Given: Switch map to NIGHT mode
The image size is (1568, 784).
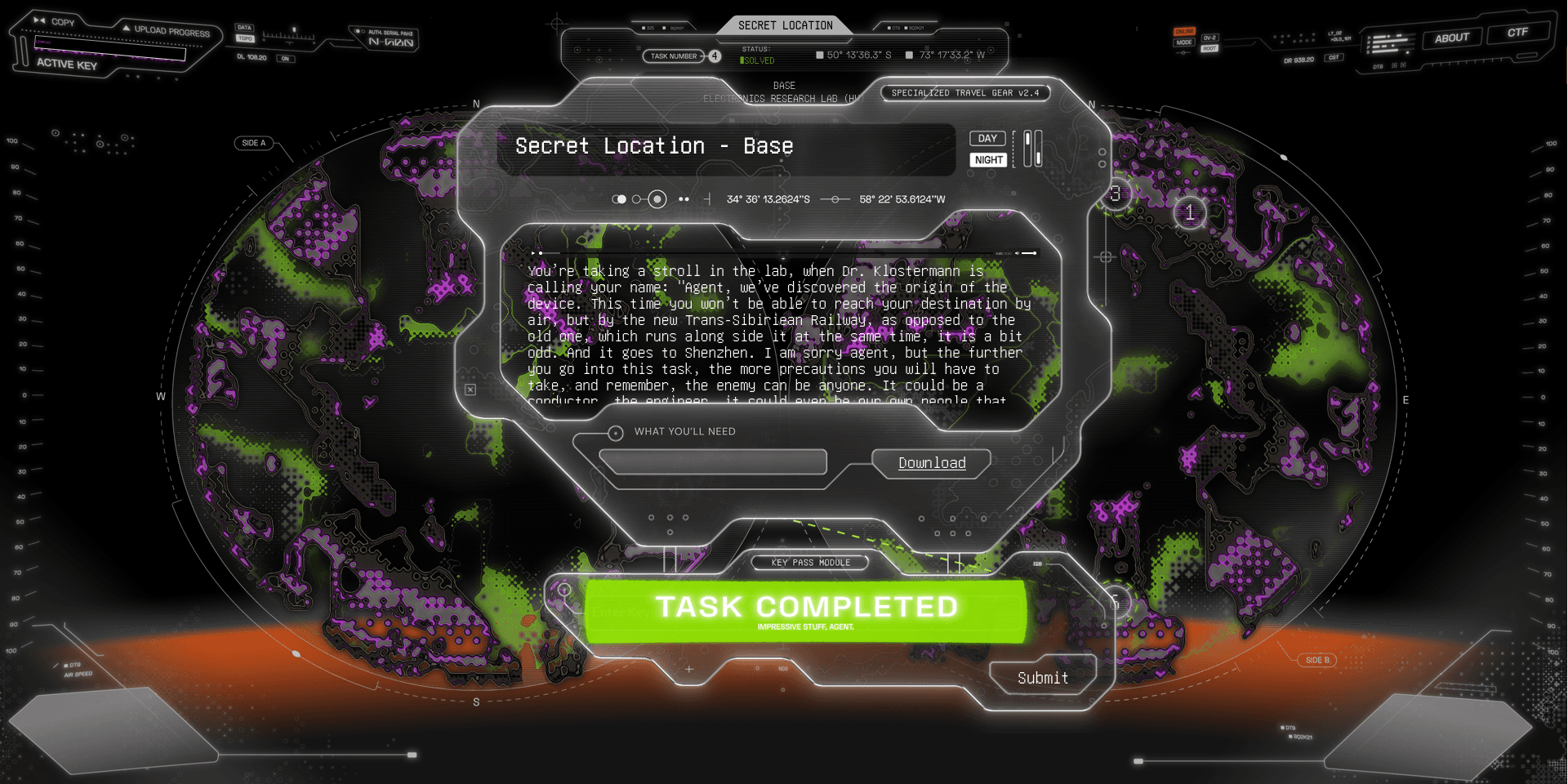Looking at the screenshot, I should point(987,159).
